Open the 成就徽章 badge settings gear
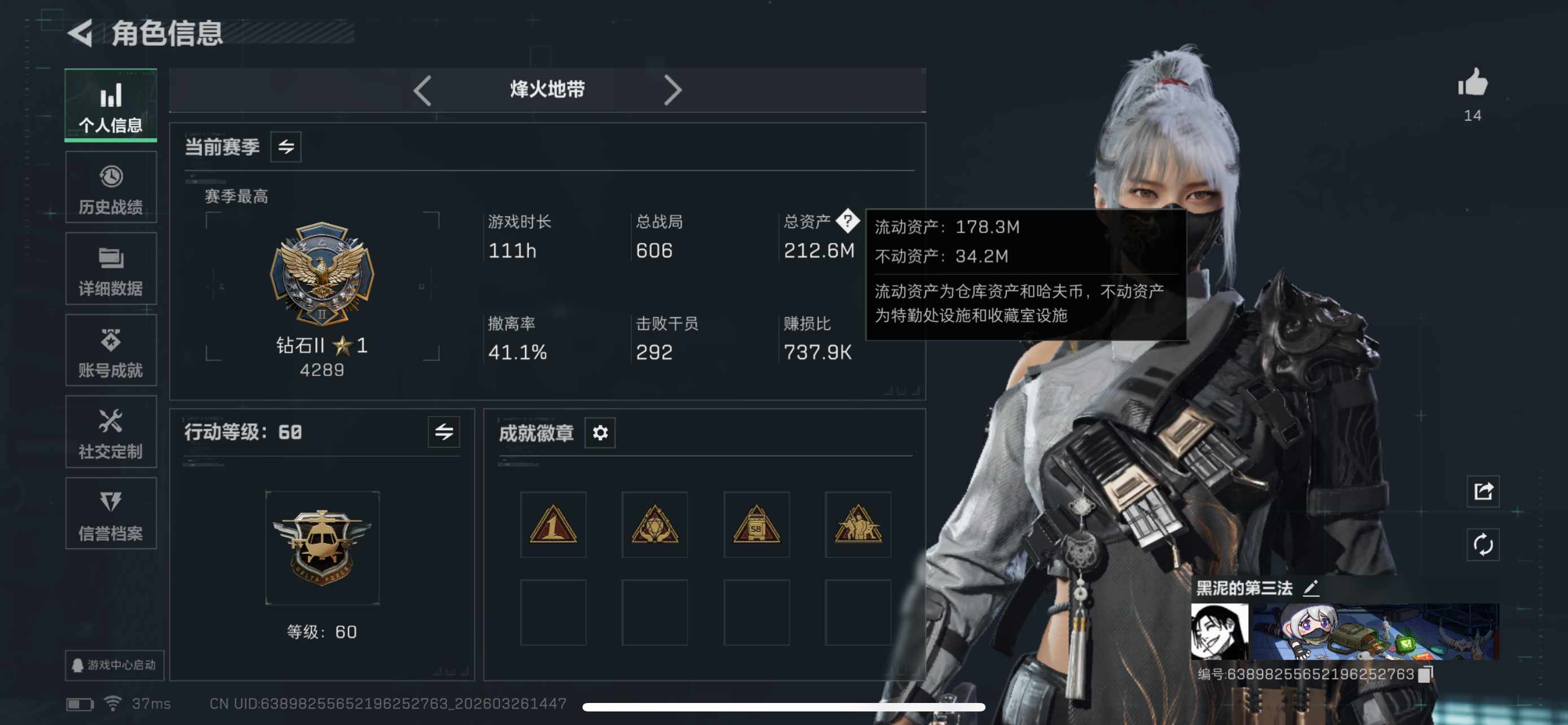The height and width of the screenshot is (725, 1568). pyautogui.click(x=599, y=433)
